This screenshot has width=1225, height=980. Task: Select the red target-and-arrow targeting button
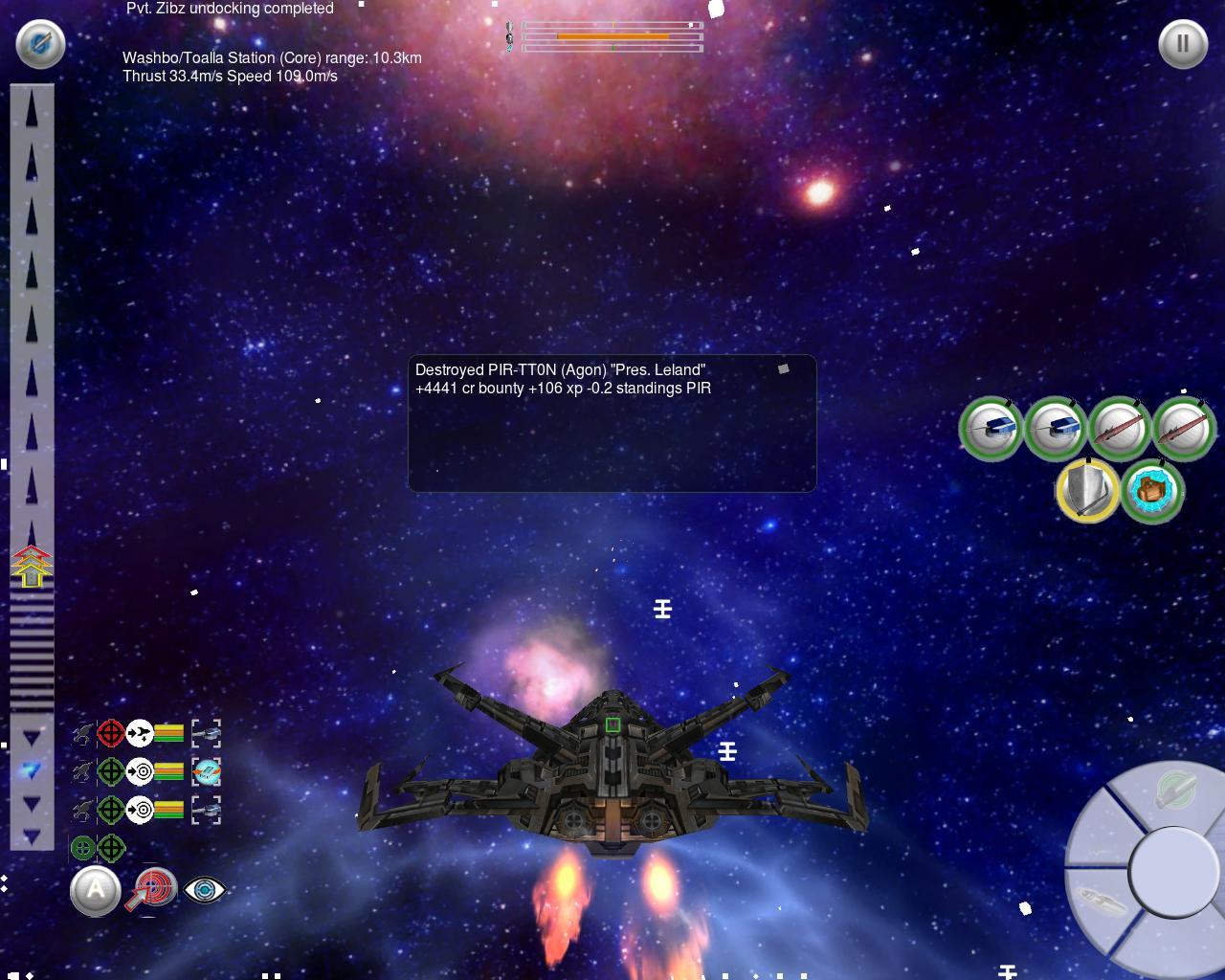153,890
